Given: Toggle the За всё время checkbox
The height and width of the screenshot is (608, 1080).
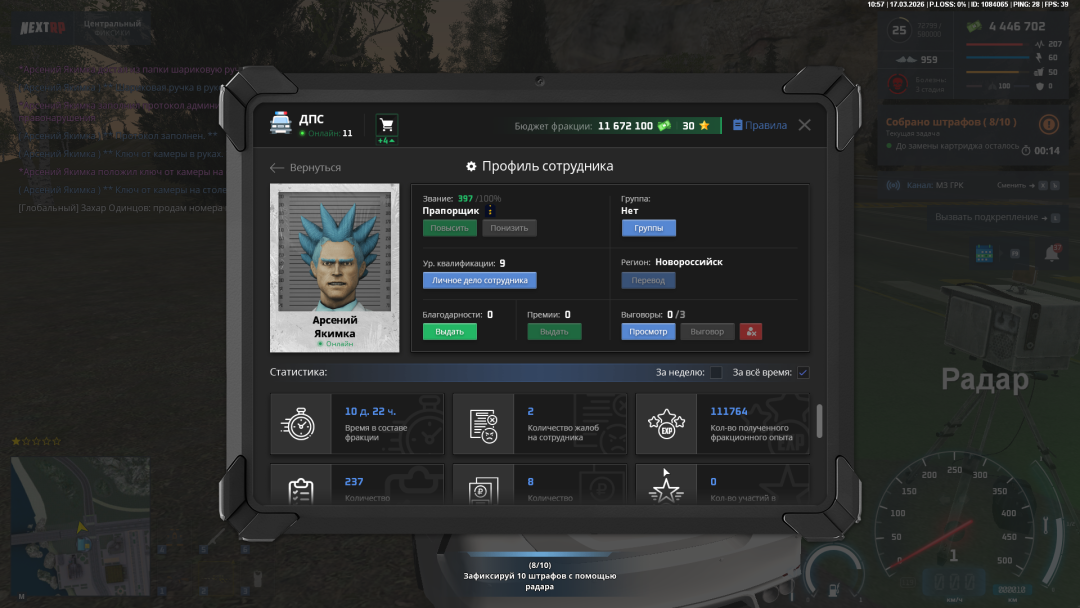Looking at the screenshot, I should pos(802,373).
